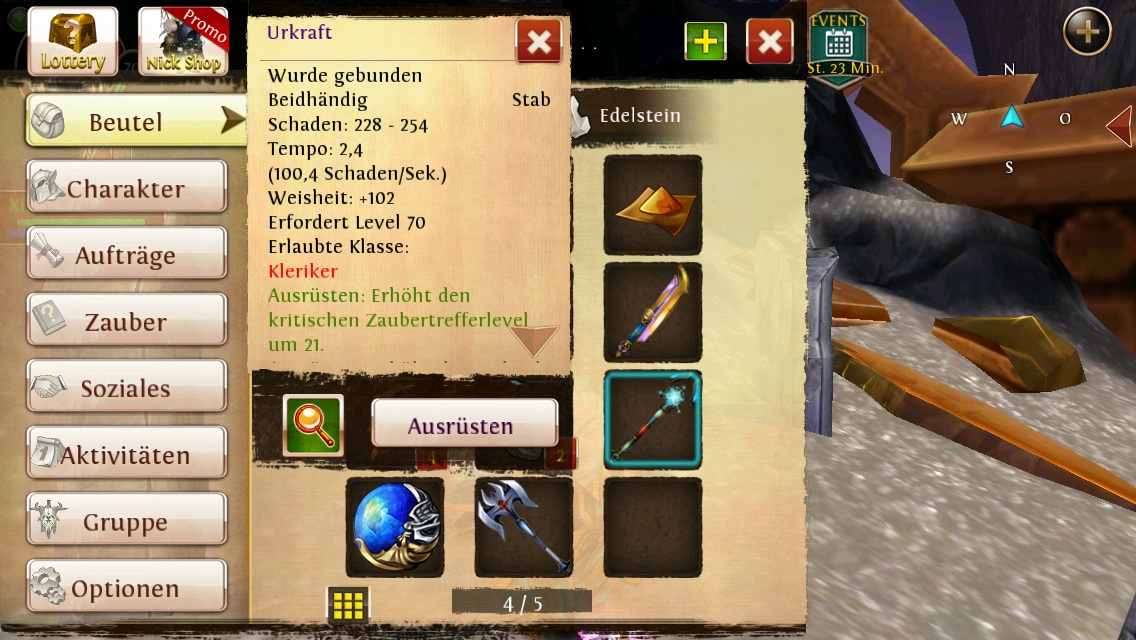This screenshot has width=1136, height=640.
Task: Open the Optionen settings menu
Action: click(126, 588)
